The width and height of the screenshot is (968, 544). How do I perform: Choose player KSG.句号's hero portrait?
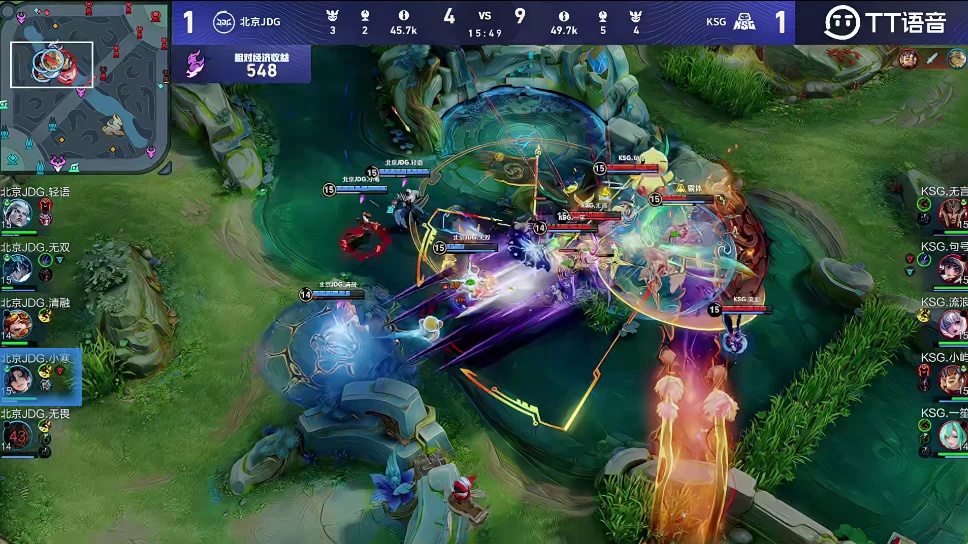click(x=951, y=268)
